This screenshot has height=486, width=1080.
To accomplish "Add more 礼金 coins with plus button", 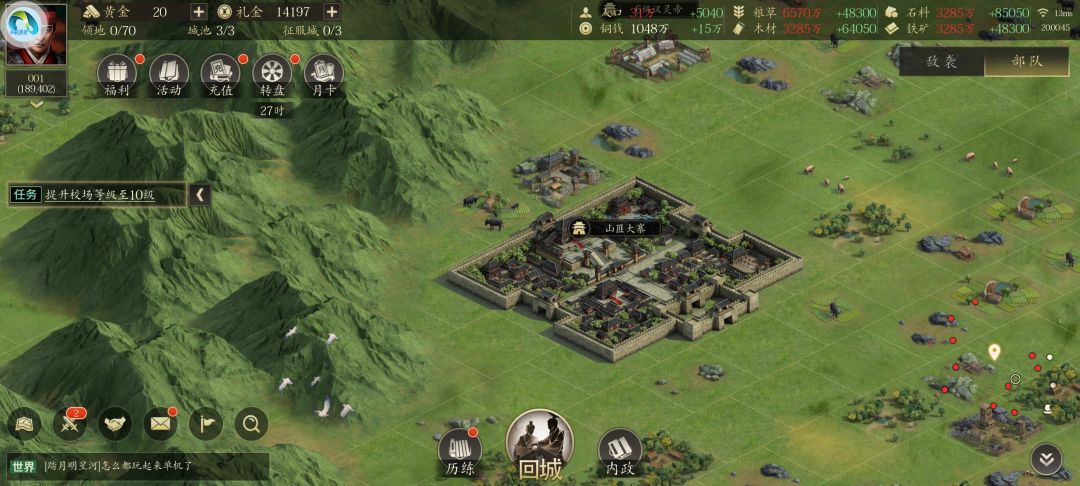I will point(332,12).
